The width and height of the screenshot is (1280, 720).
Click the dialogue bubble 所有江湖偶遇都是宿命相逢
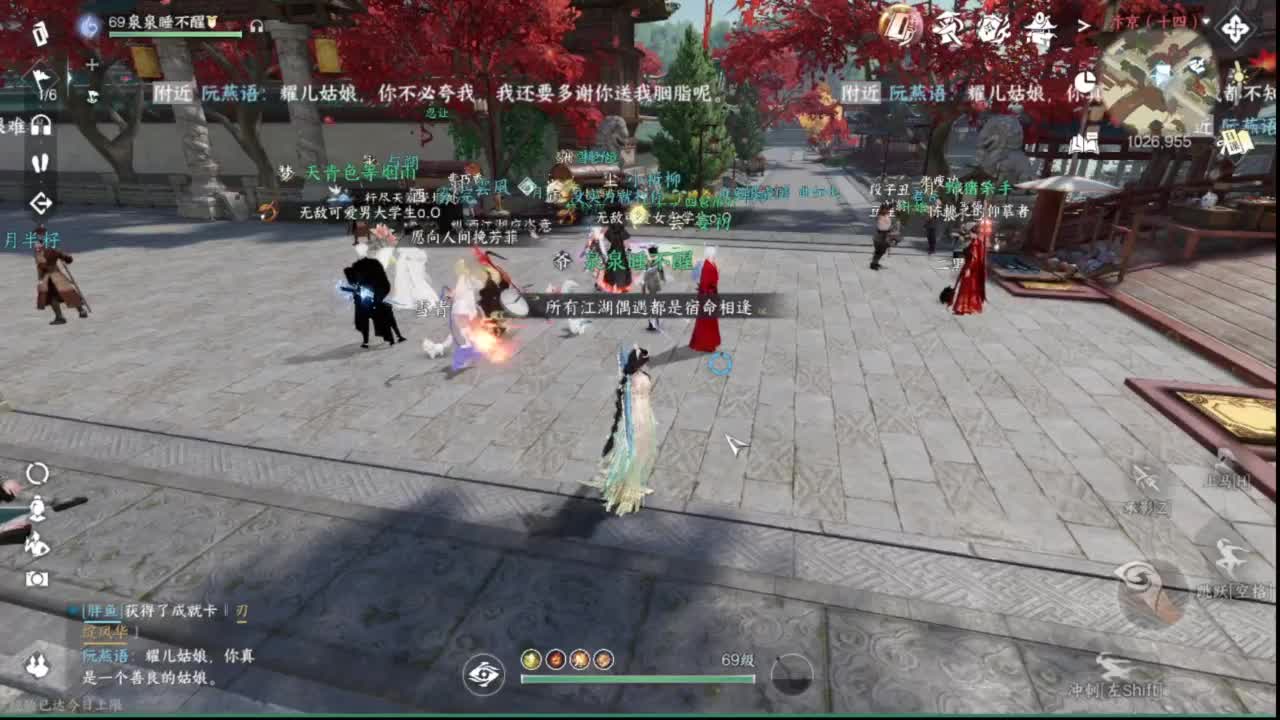tap(652, 309)
